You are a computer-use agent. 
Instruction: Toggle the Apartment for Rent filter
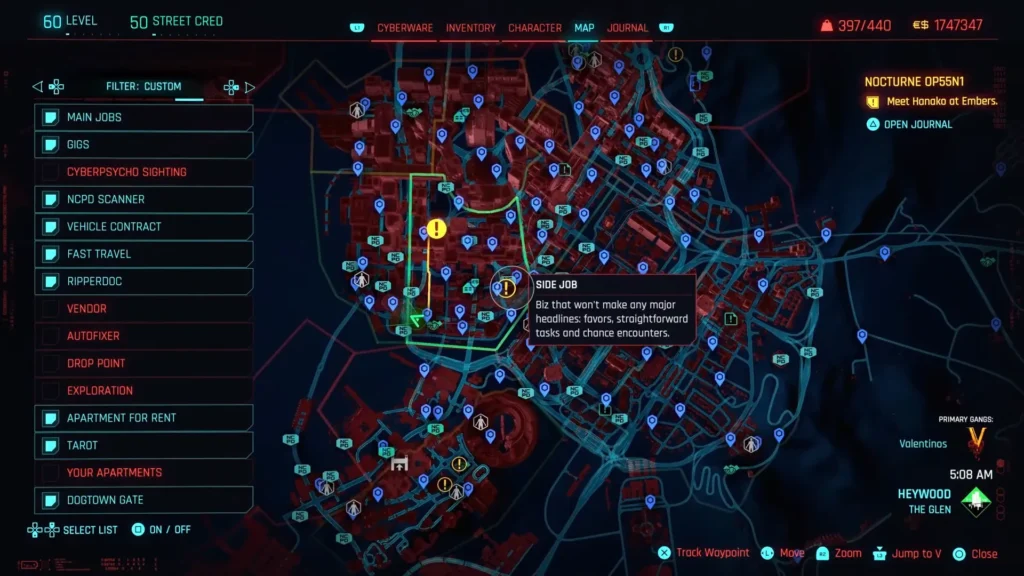click(x=144, y=418)
